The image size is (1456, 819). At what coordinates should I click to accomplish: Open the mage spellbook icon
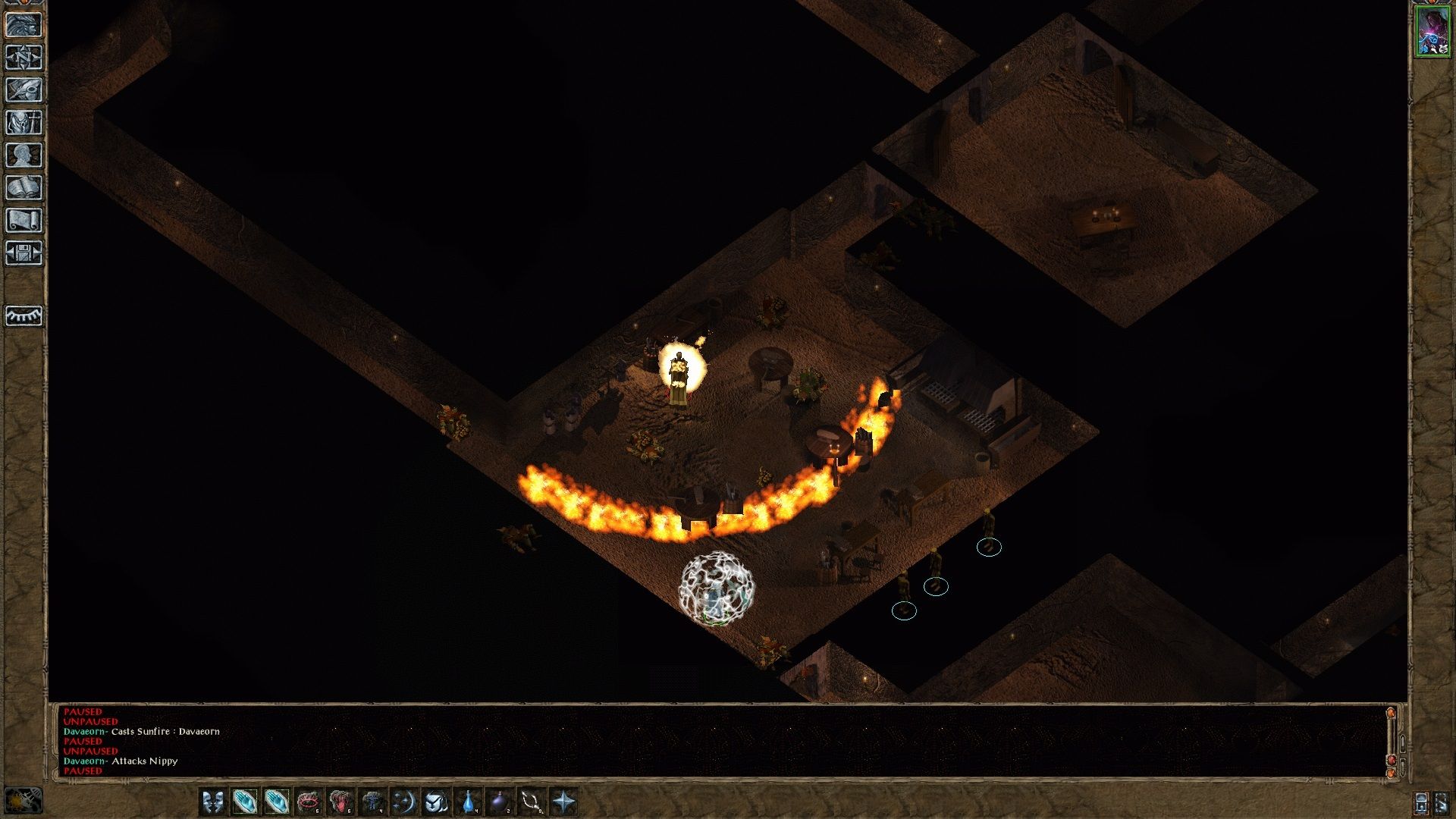(x=25, y=188)
